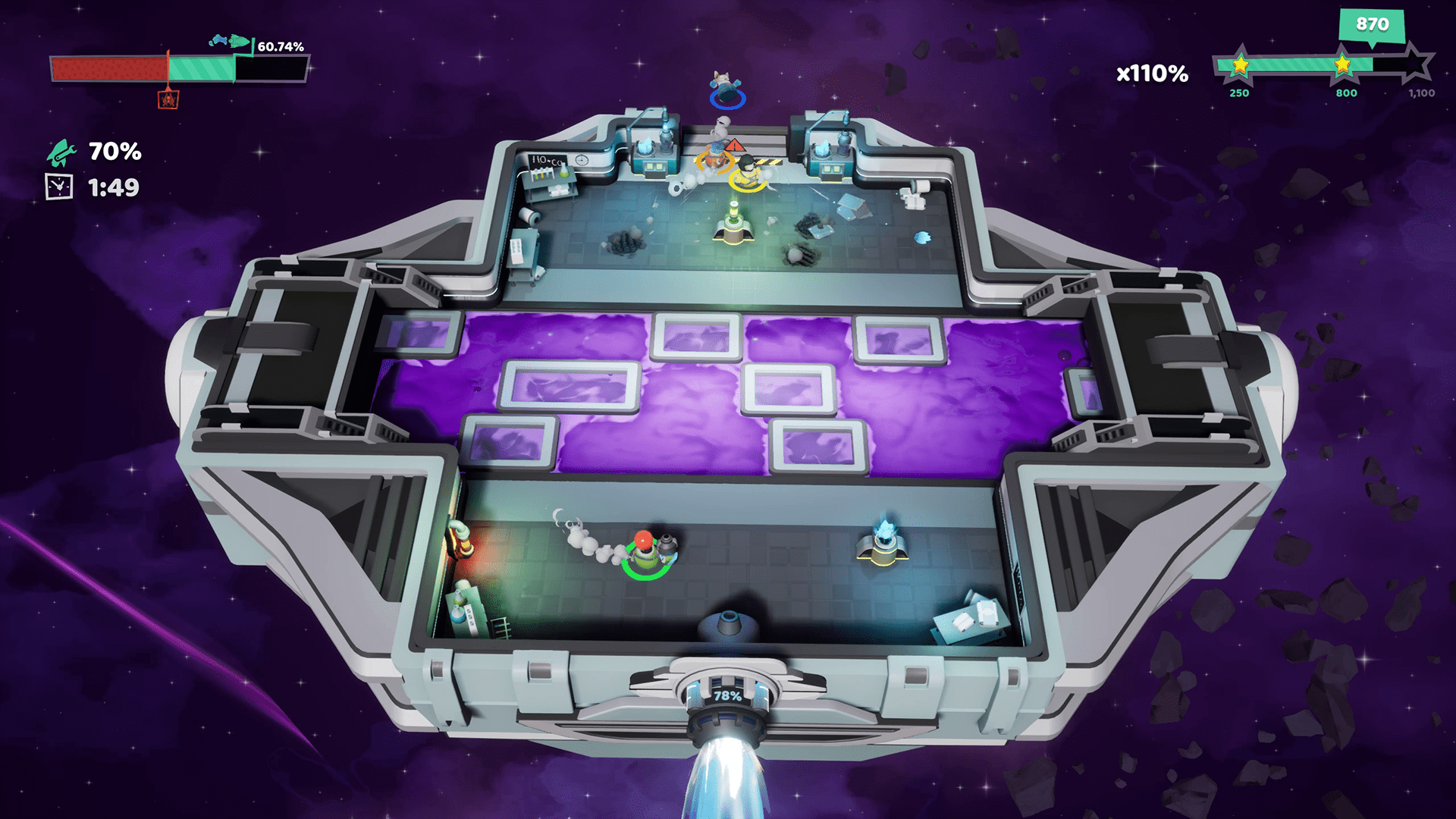Click the red bug marker under progress bar
The height and width of the screenshot is (819, 1456).
tap(168, 99)
